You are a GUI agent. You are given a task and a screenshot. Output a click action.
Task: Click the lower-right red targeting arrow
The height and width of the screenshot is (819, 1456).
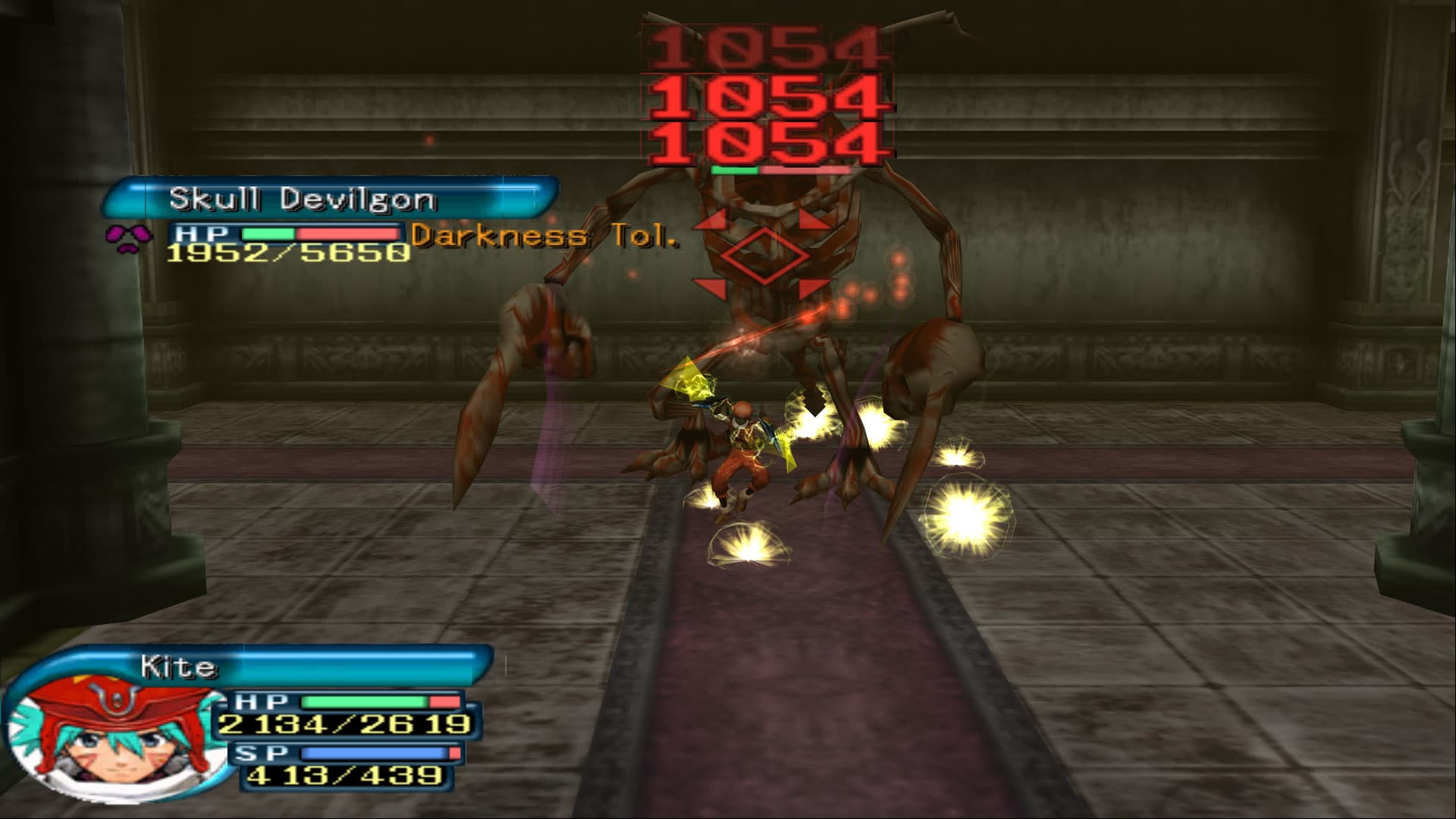[813, 290]
